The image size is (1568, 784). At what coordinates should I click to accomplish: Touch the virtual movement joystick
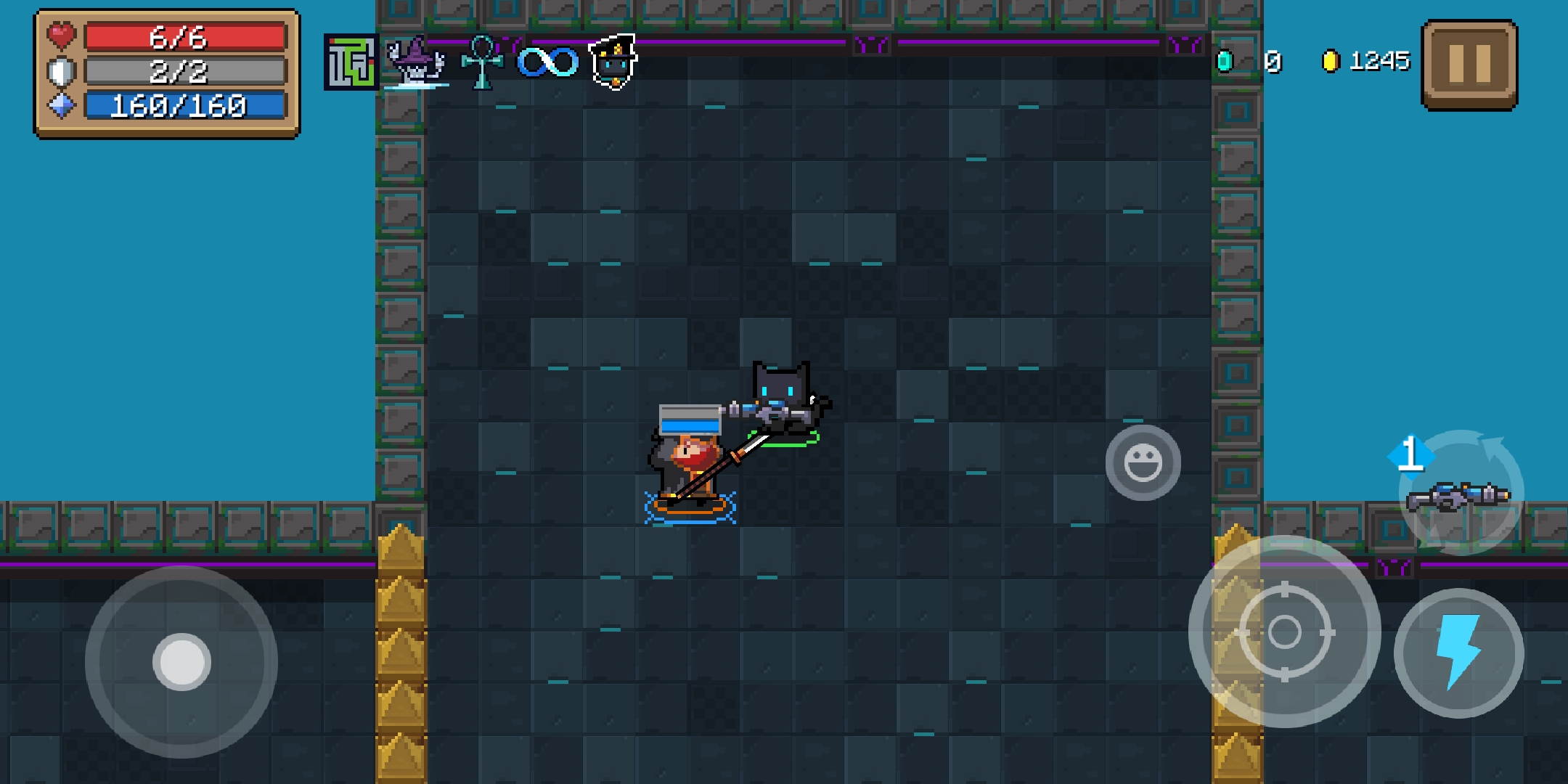[x=181, y=661]
